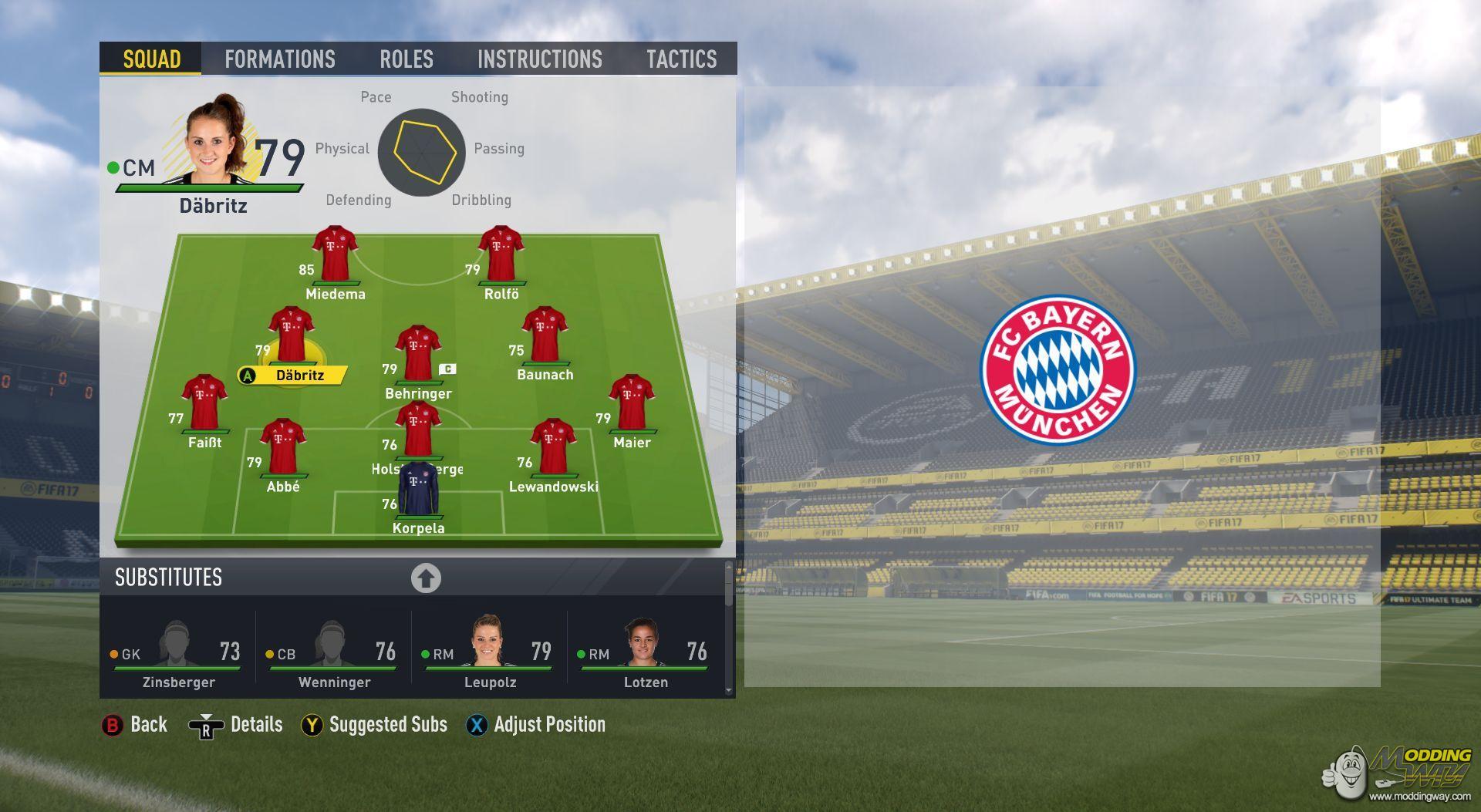This screenshot has width=1481, height=812.
Task: Choose captain Behringer on the pitch
Action: pos(417,355)
